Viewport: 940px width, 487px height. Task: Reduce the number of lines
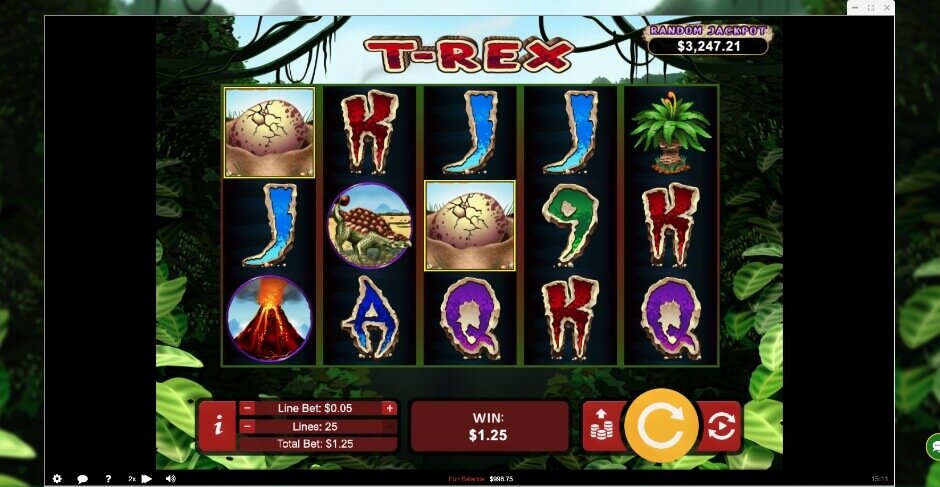point(247,426)
